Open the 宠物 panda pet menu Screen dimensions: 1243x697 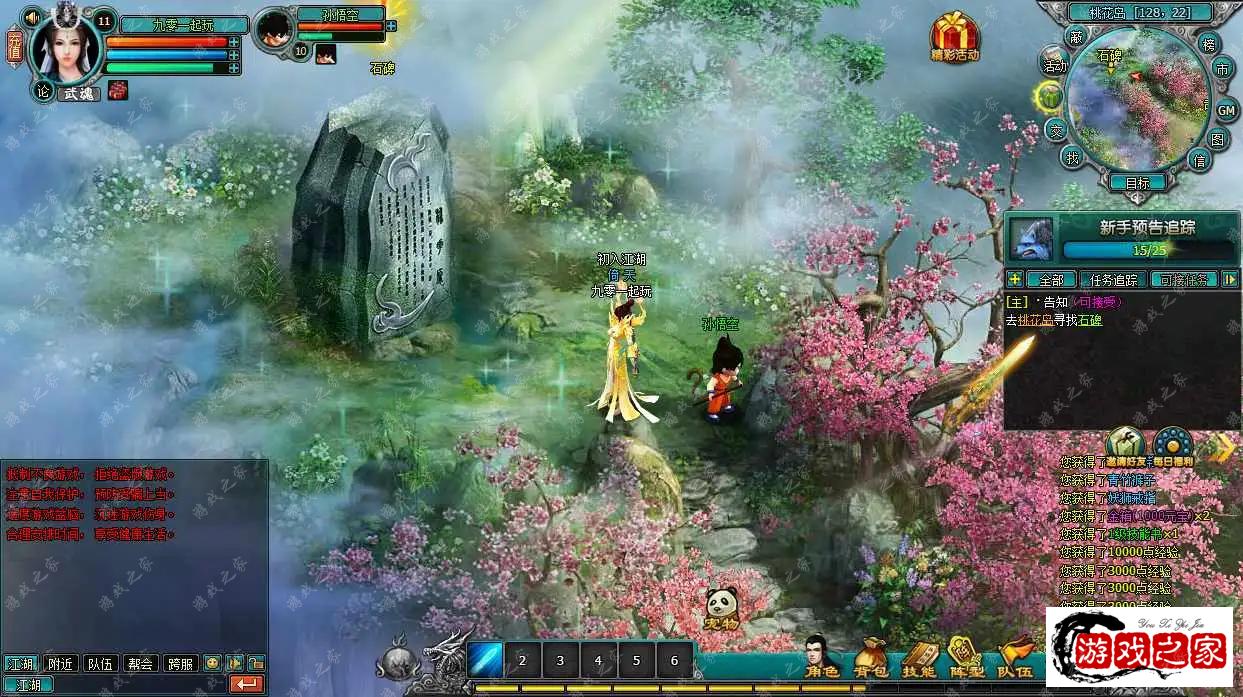[x=721, y=608]
